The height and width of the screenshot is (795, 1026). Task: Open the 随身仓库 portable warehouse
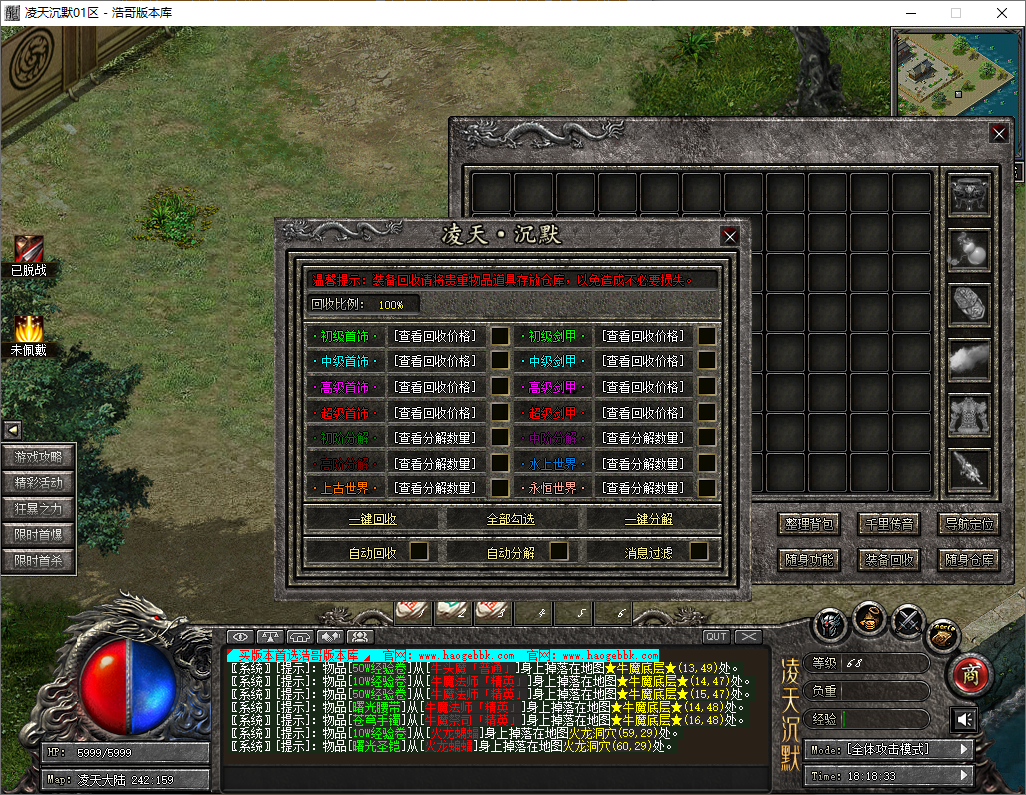969,560
